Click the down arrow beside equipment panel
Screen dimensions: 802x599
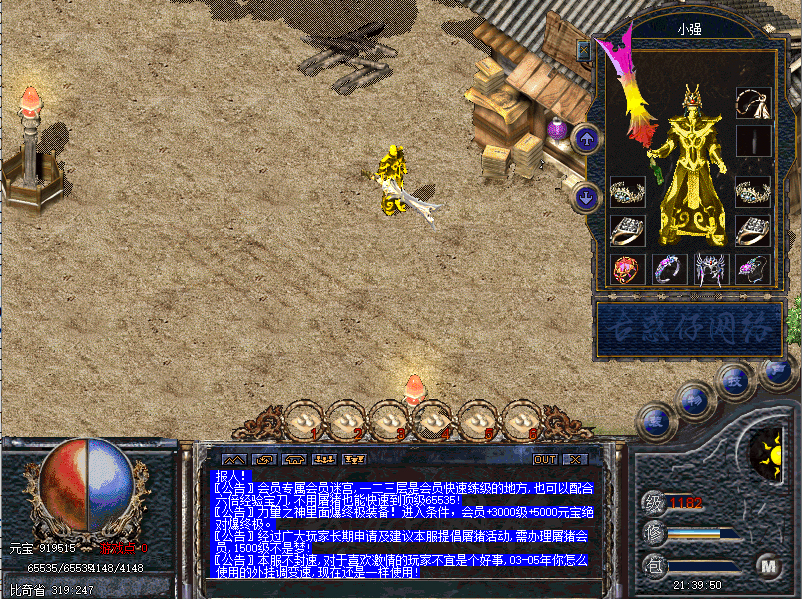587,196
